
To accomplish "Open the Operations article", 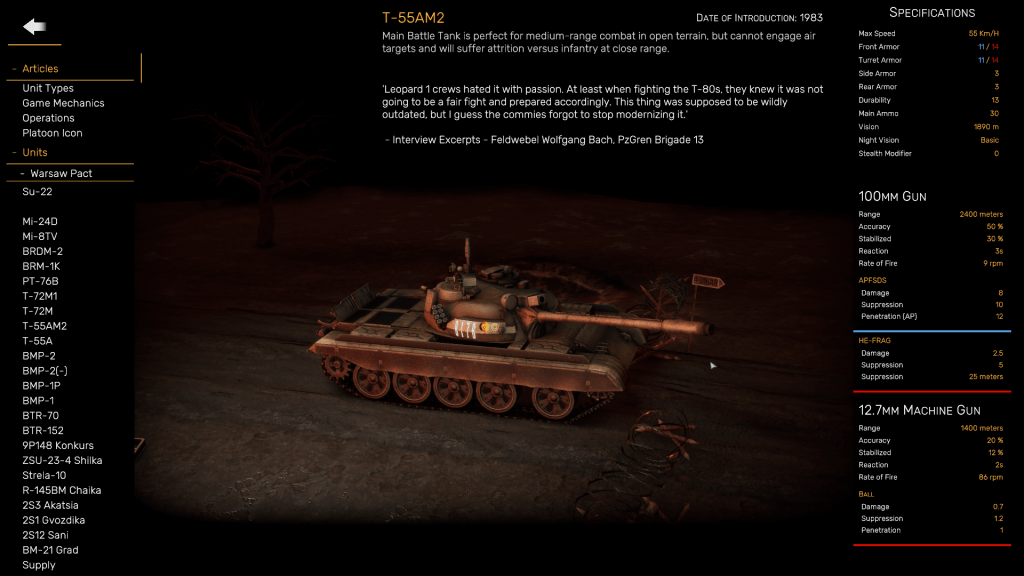I will pyautogui.click(x=48, y=118).
